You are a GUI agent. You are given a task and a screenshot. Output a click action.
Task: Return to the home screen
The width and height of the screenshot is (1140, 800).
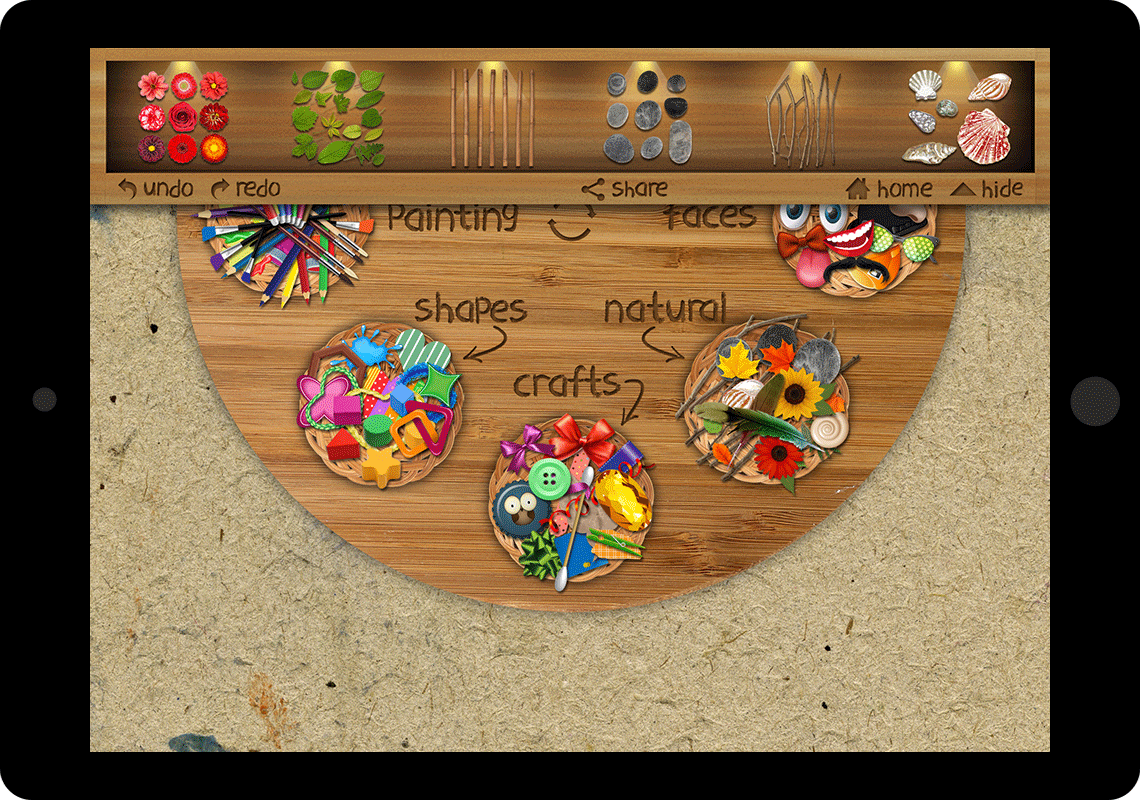tap(889, 188)
